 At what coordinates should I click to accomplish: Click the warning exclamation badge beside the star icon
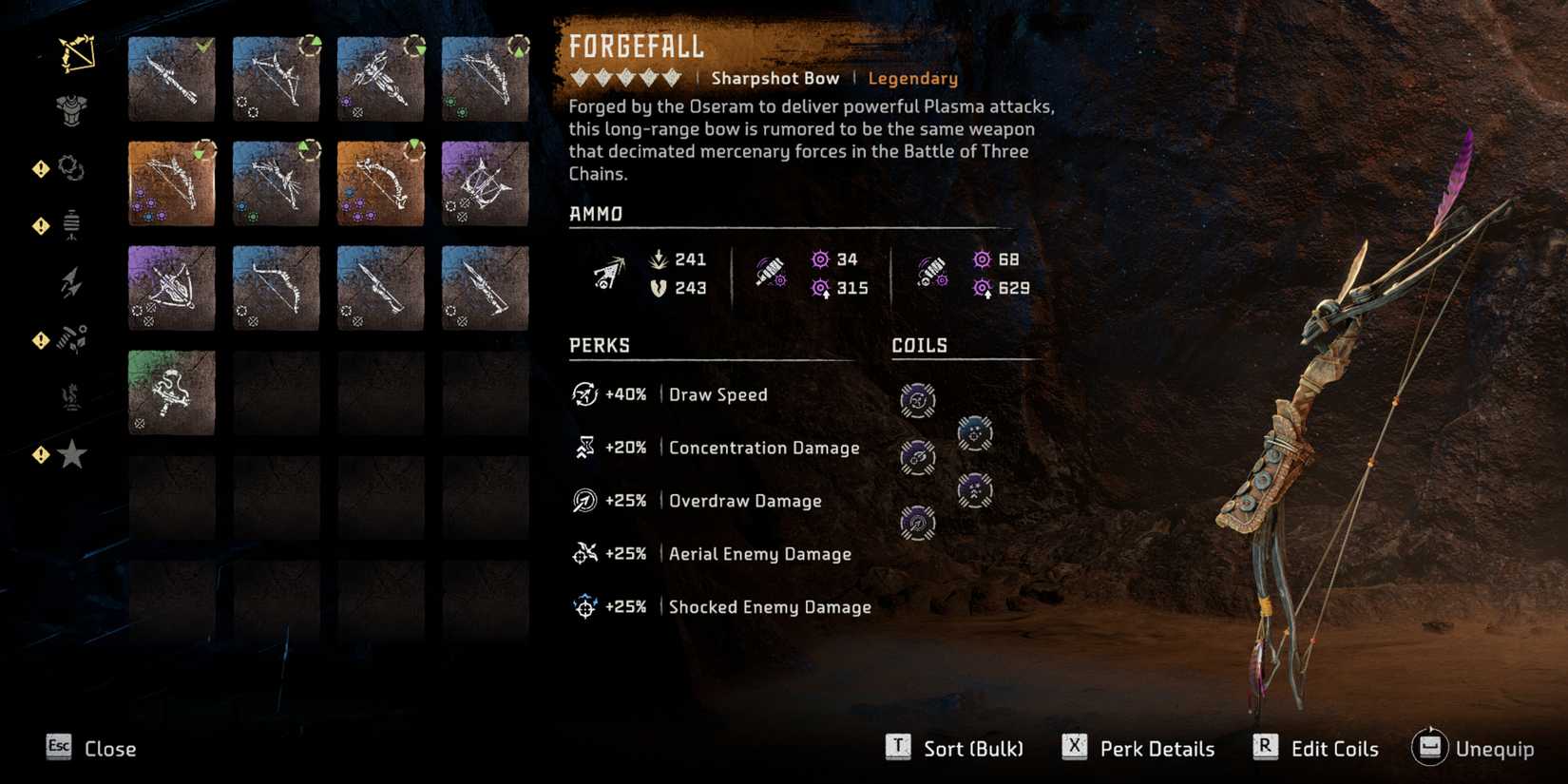40,455
